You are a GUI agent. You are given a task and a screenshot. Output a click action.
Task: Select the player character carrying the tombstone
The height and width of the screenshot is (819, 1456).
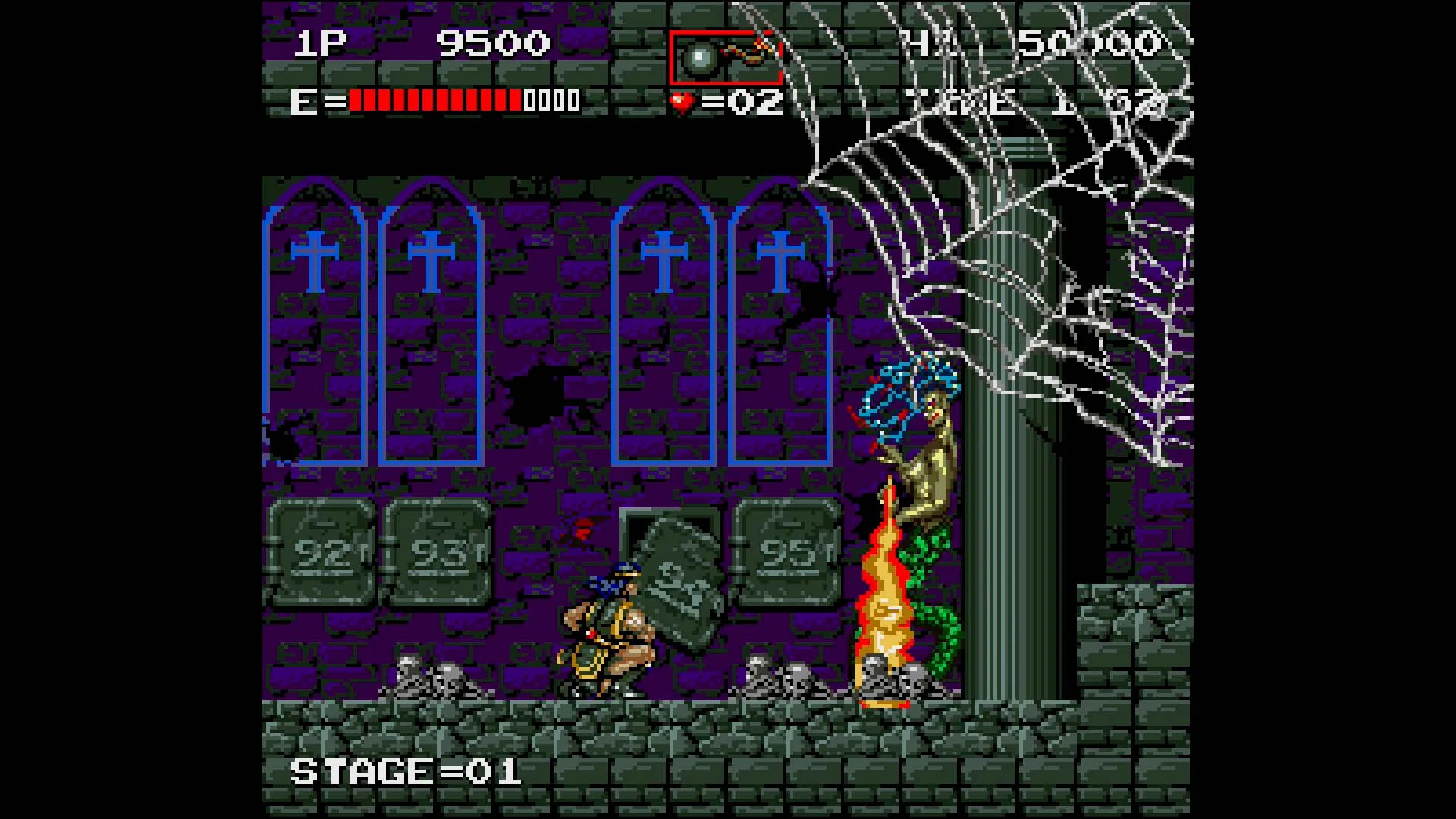607,629
